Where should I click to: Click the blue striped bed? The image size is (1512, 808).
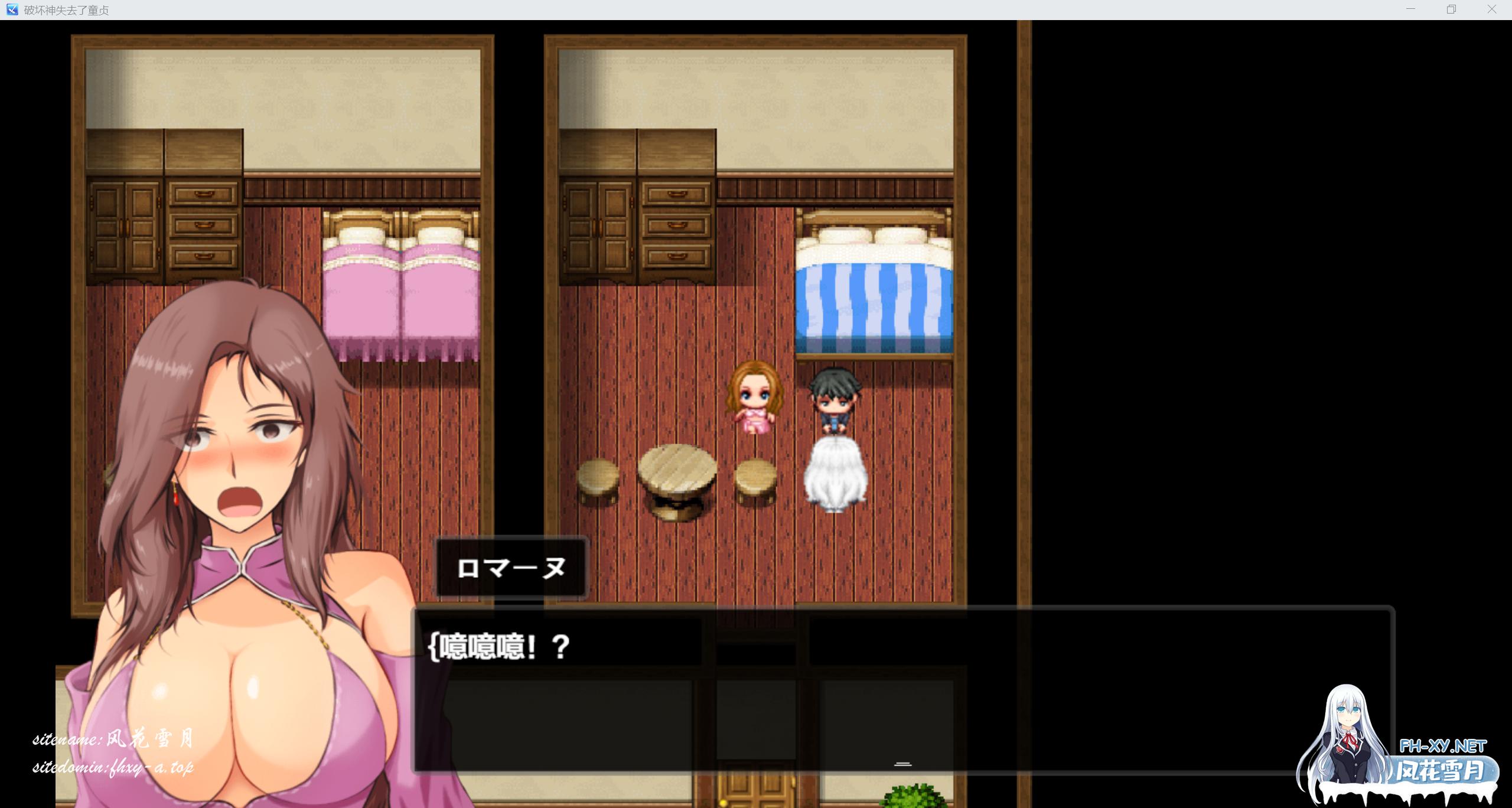pyautogui.click(x=874, y=295)
